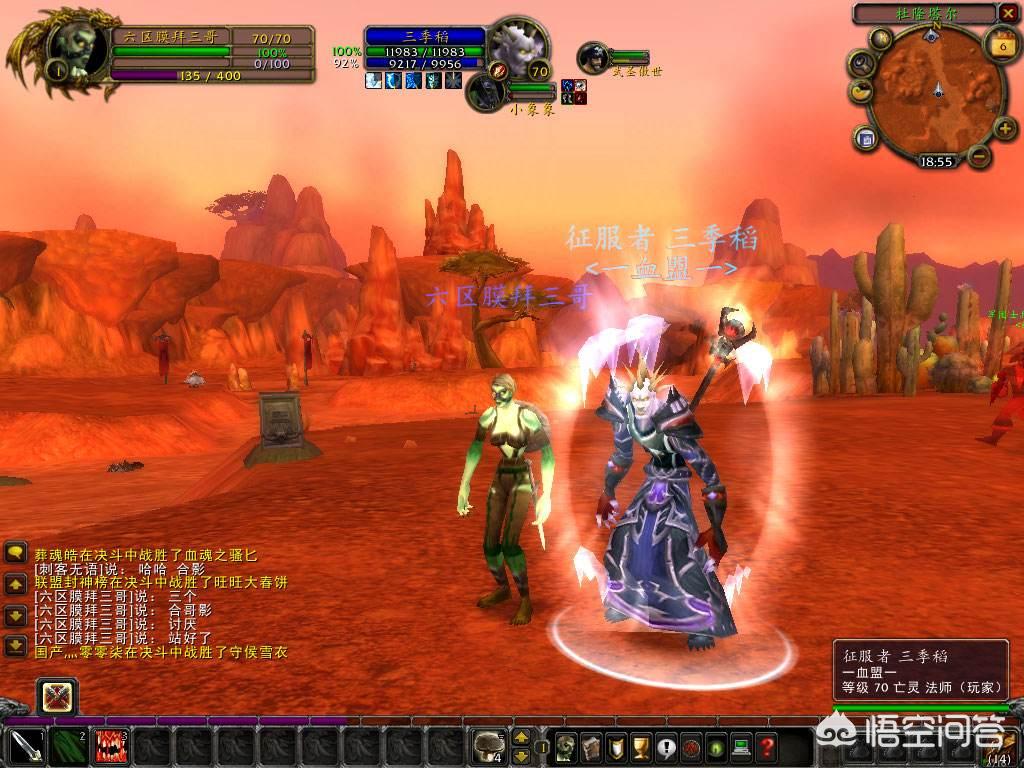Use the green leaf item in hotbar
Screen dimensions: 1024x768
point(67,746)
